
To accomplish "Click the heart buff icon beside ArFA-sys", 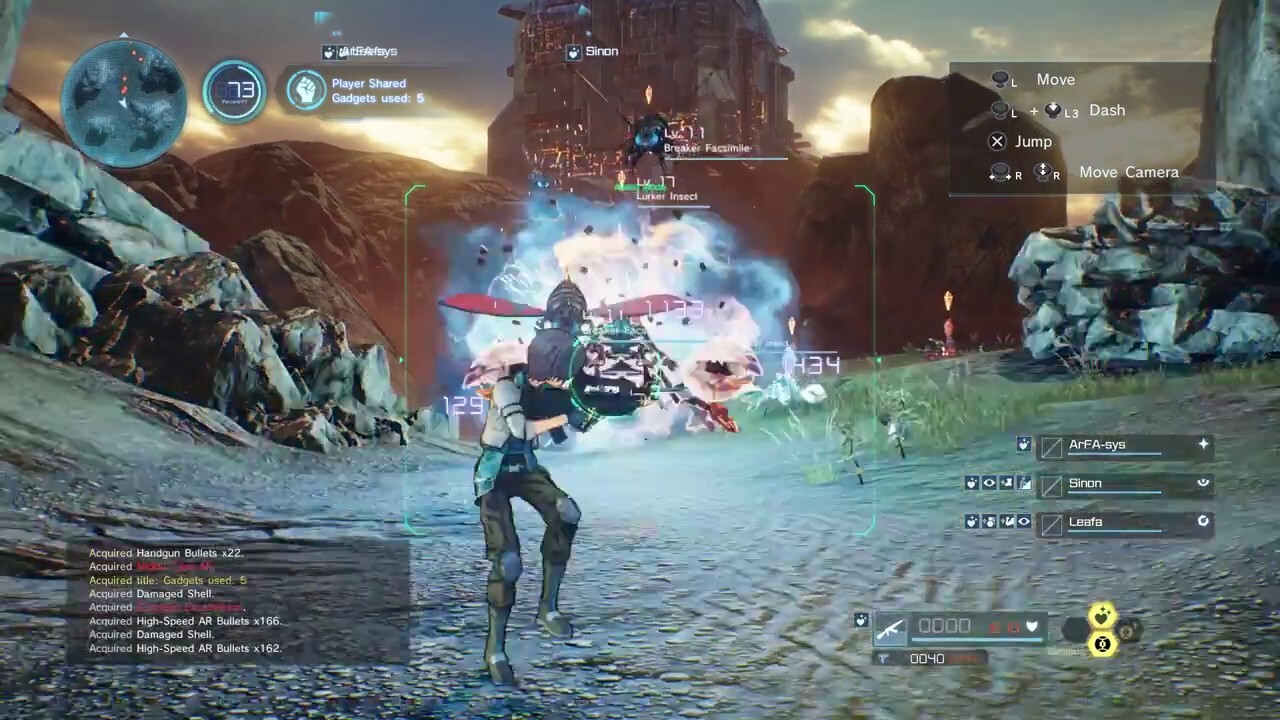I will point(1023,444).
